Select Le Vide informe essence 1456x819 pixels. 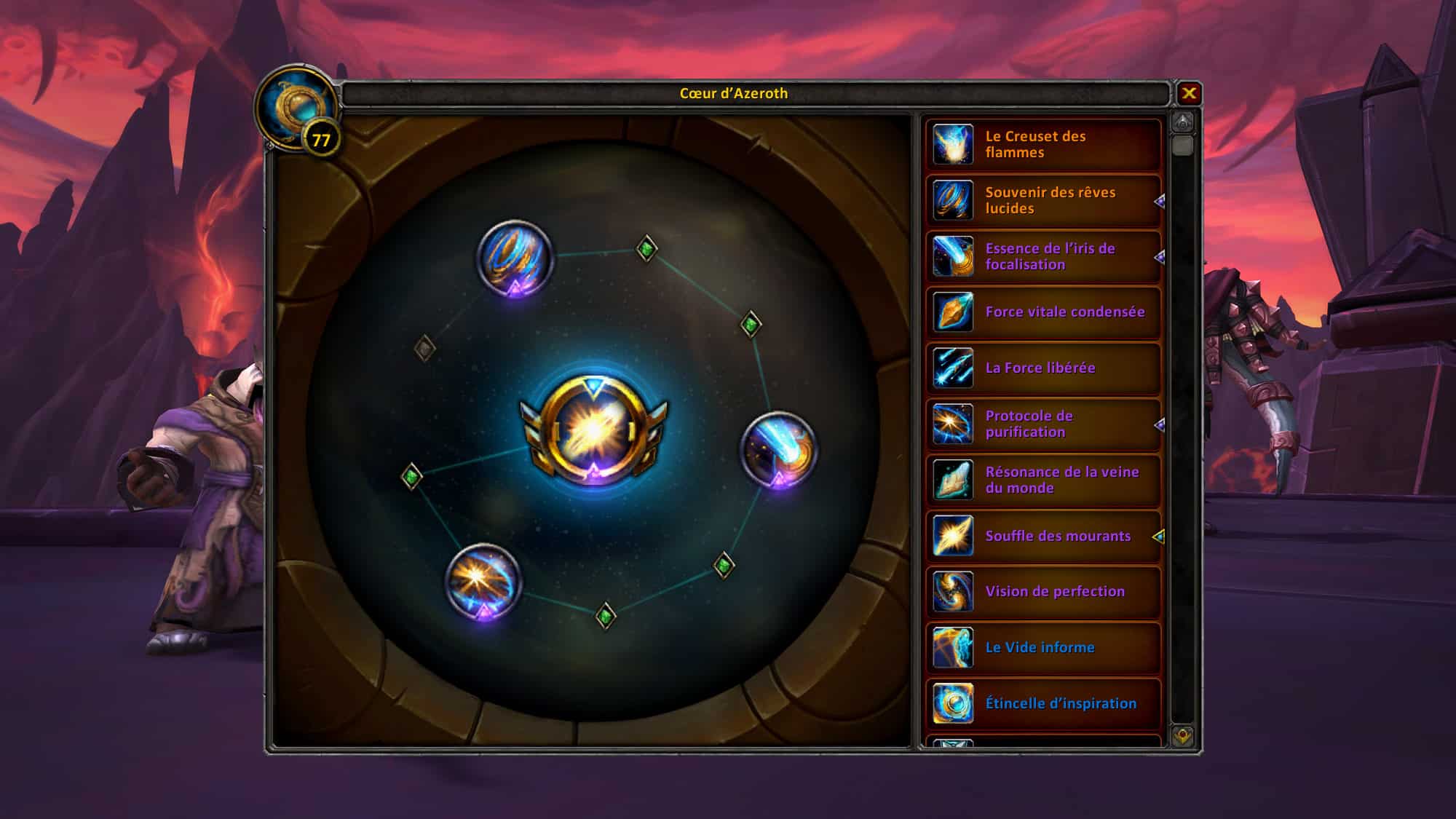tap(1042, 648)
